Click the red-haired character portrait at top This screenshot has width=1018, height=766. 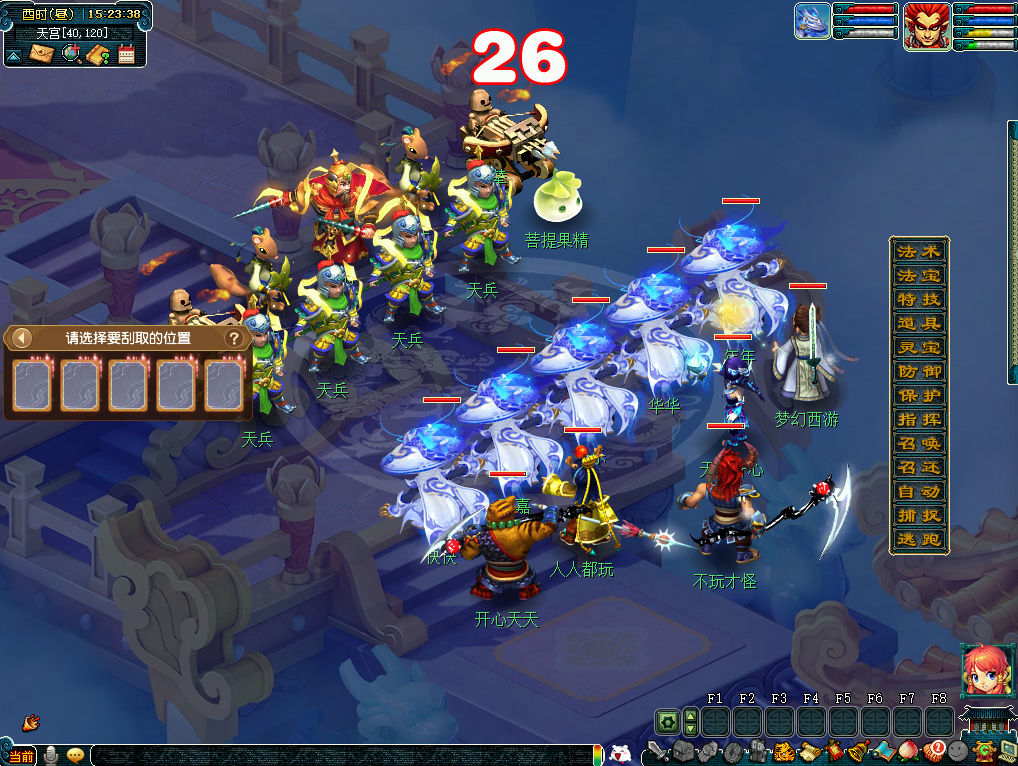[x=927, y=26]
